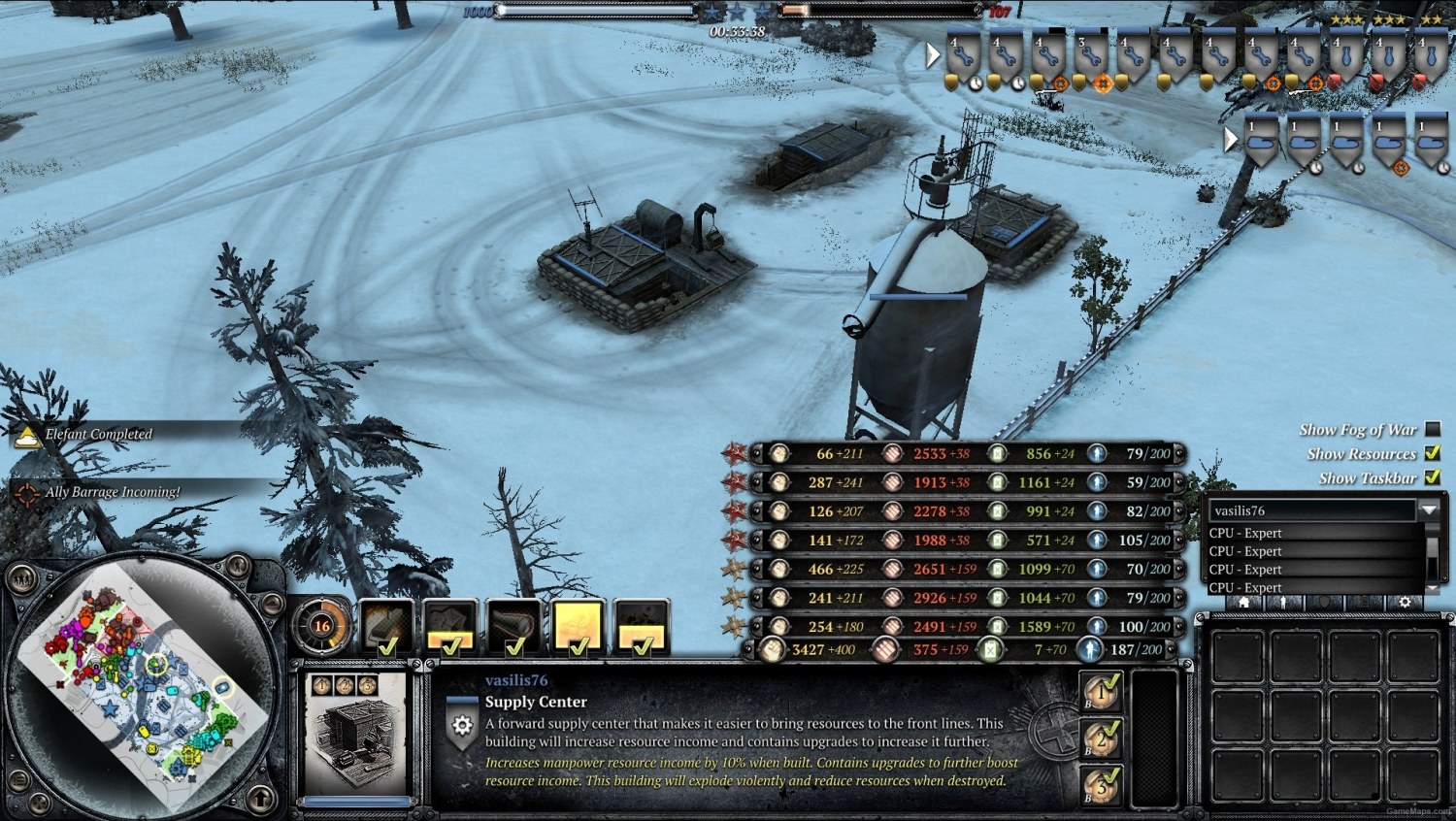Select the Supply Center building portrait
This screenshot has height=821, width=1456.
pos(354,738)
